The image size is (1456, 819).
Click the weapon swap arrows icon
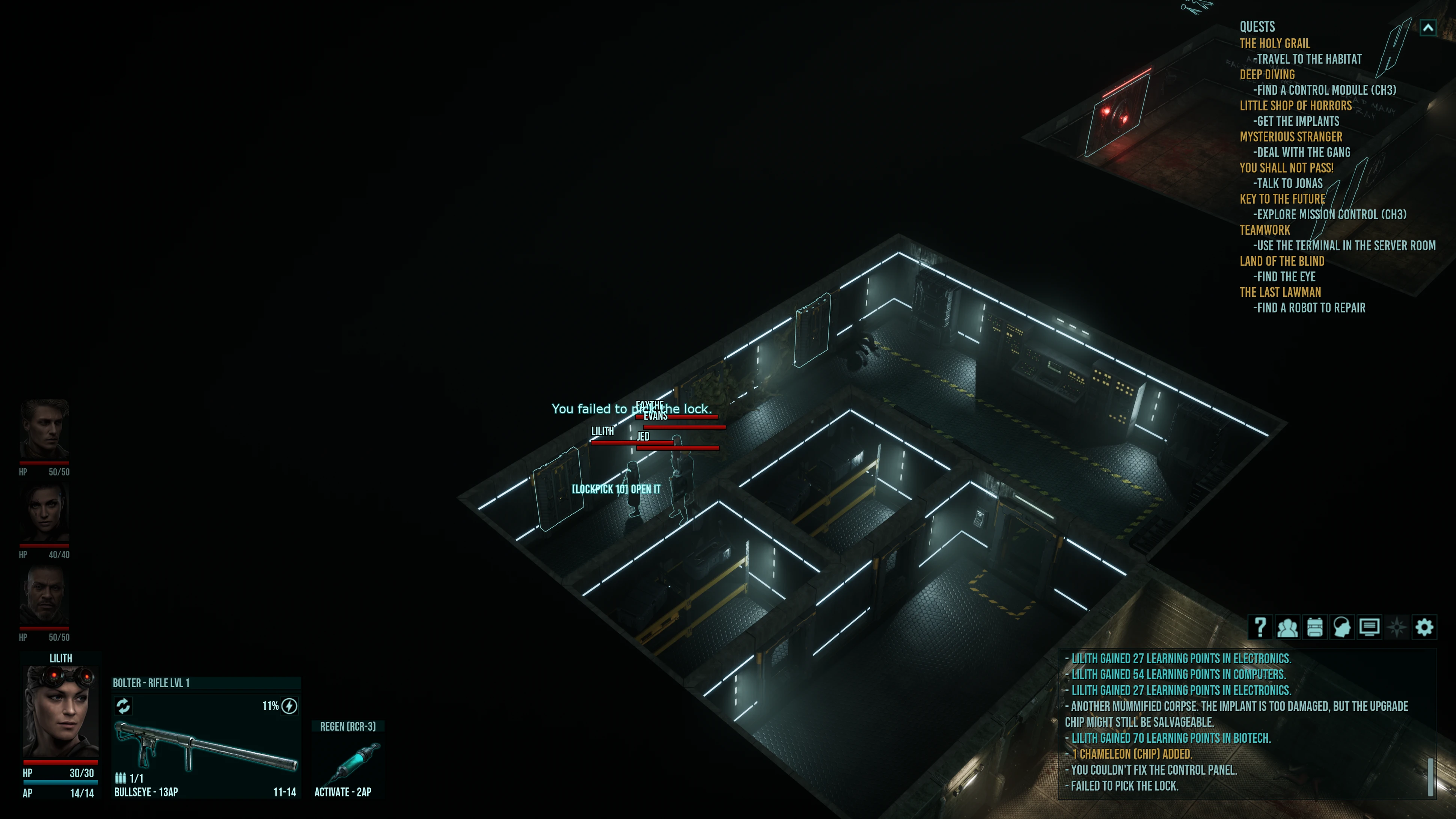tap(123, 706)
